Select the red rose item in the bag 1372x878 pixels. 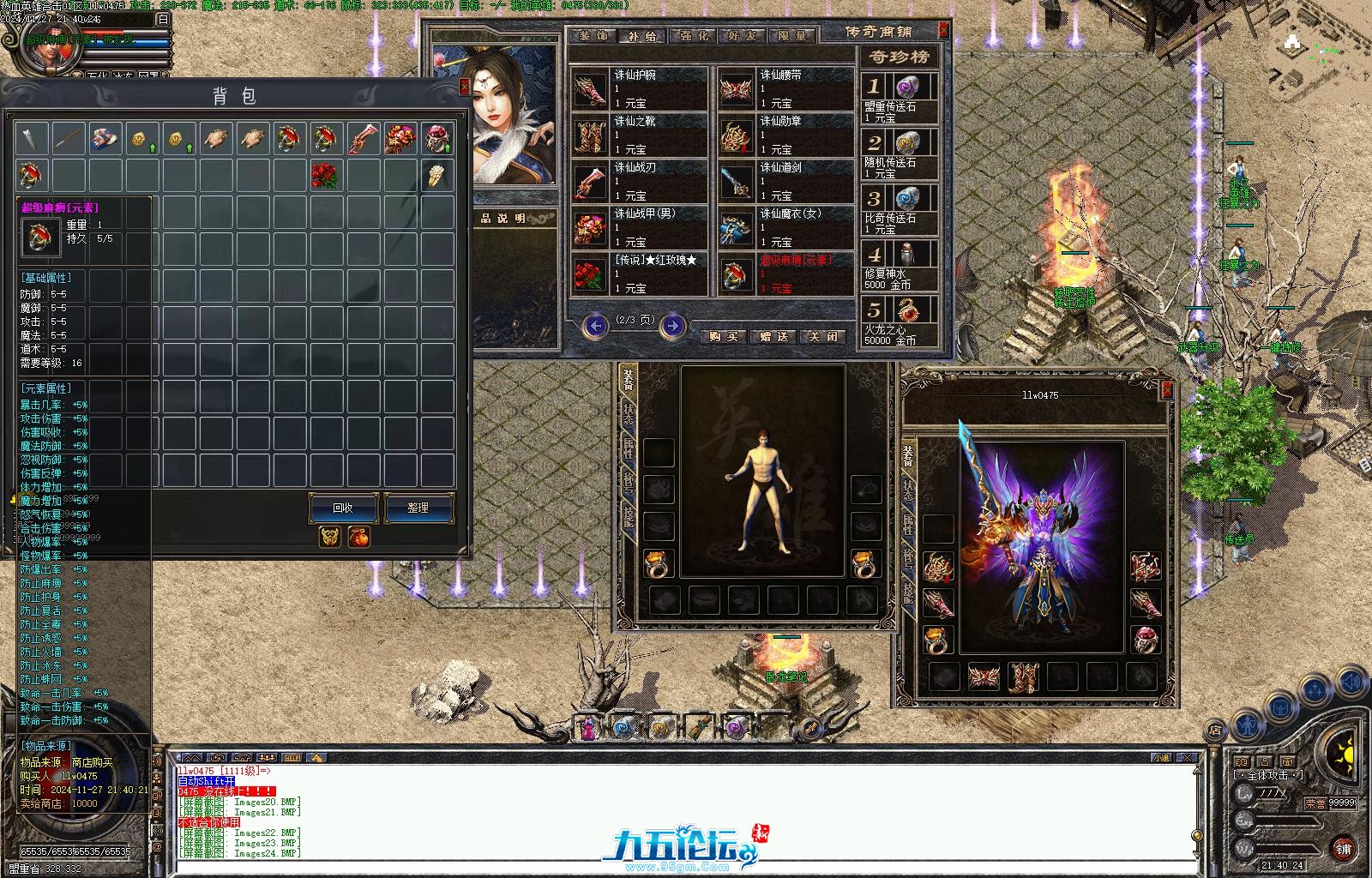(x=325, y=174)
